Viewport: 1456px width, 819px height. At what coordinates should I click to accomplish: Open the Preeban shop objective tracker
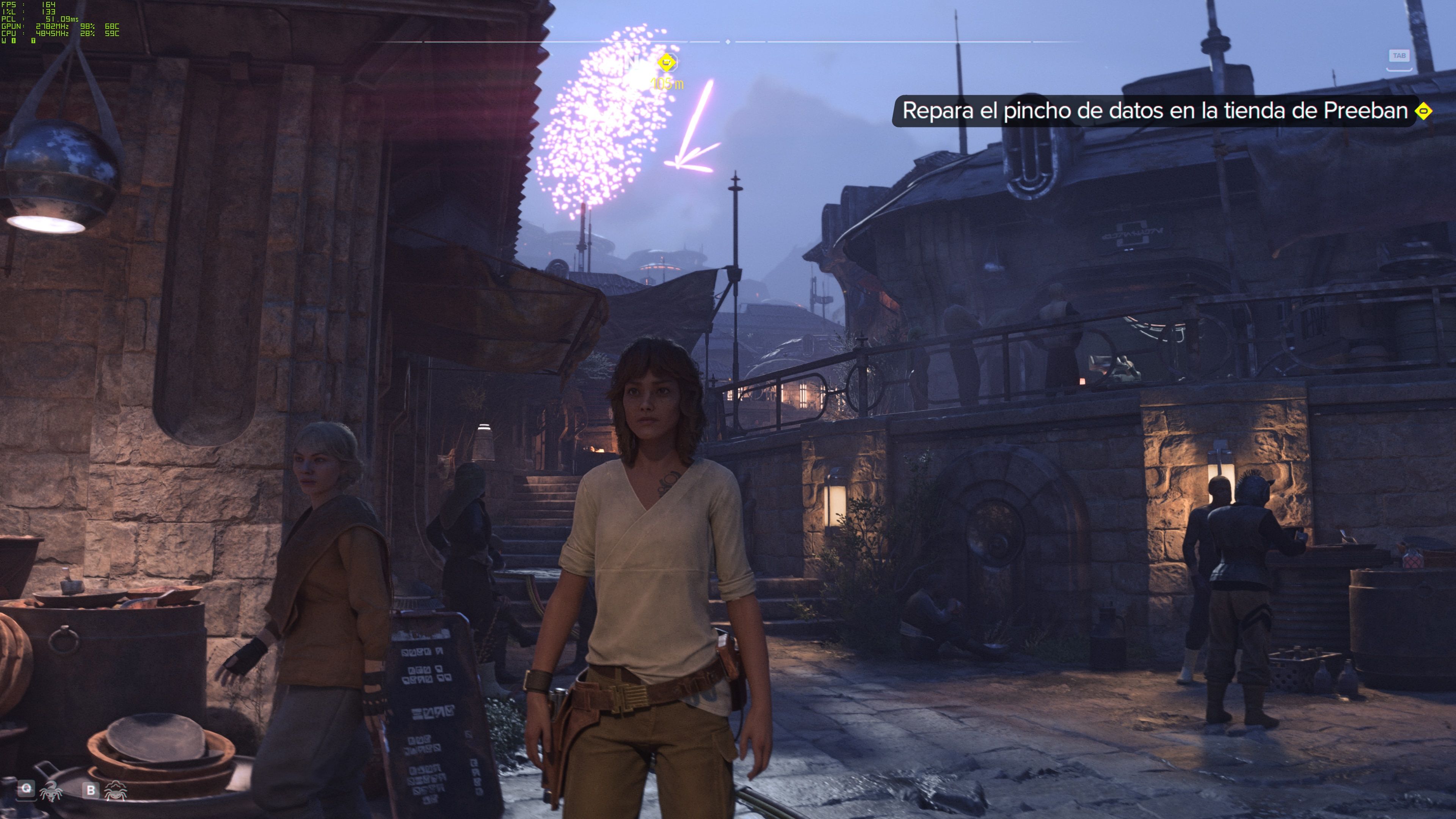[1154, 111]
